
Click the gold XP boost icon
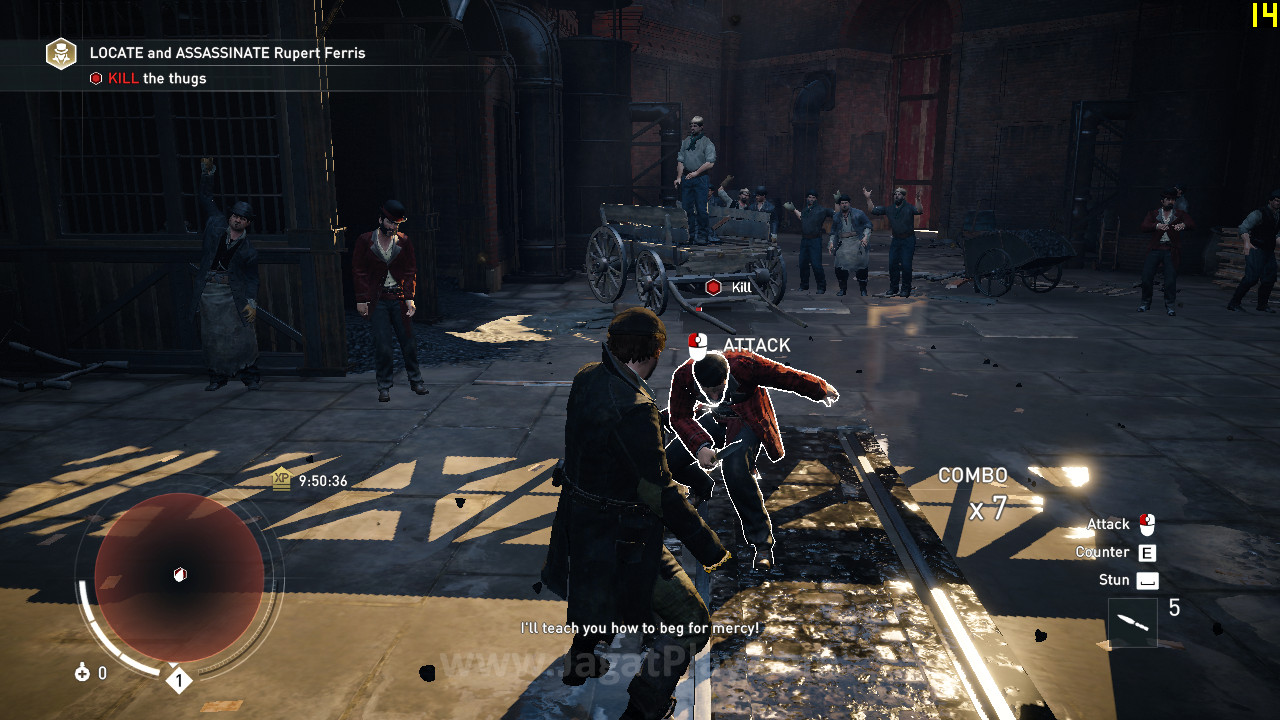pos(282,480)
